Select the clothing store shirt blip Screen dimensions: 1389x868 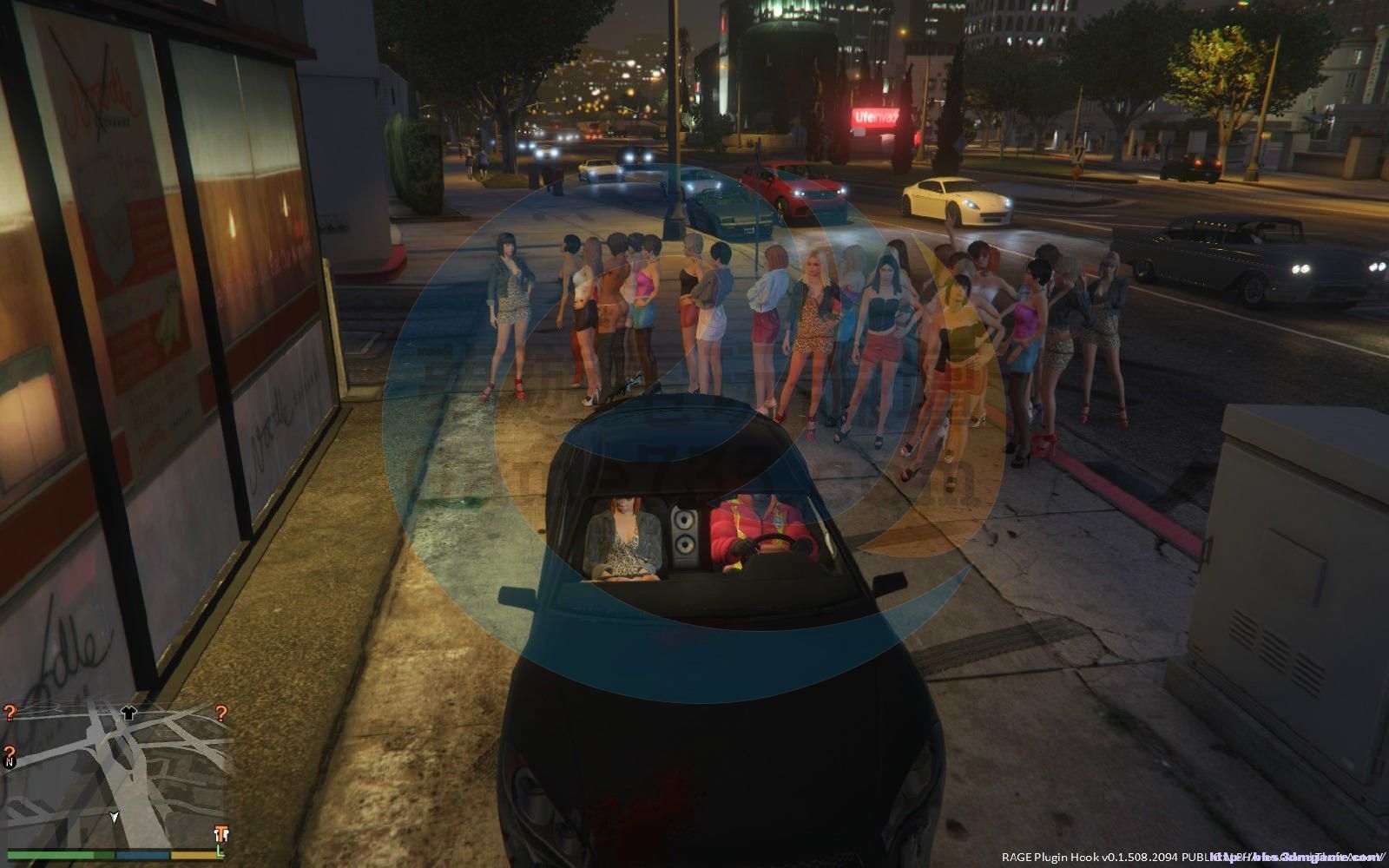pyautogui.click(x=129, y=713)
